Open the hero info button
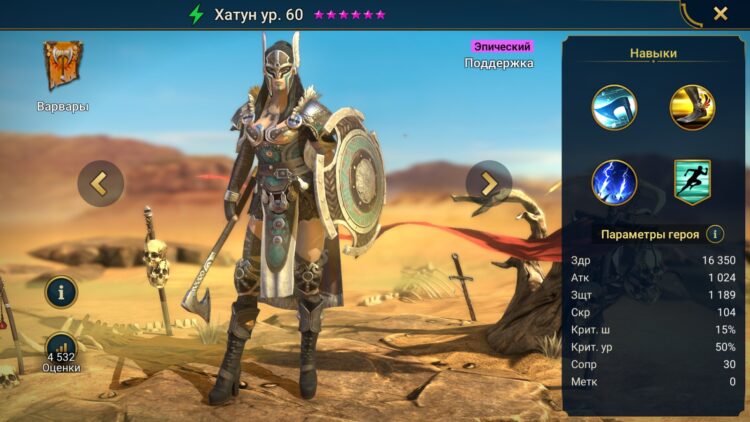Screen dimensions: 750x422 pyautogui.click(x=61, y=292)
